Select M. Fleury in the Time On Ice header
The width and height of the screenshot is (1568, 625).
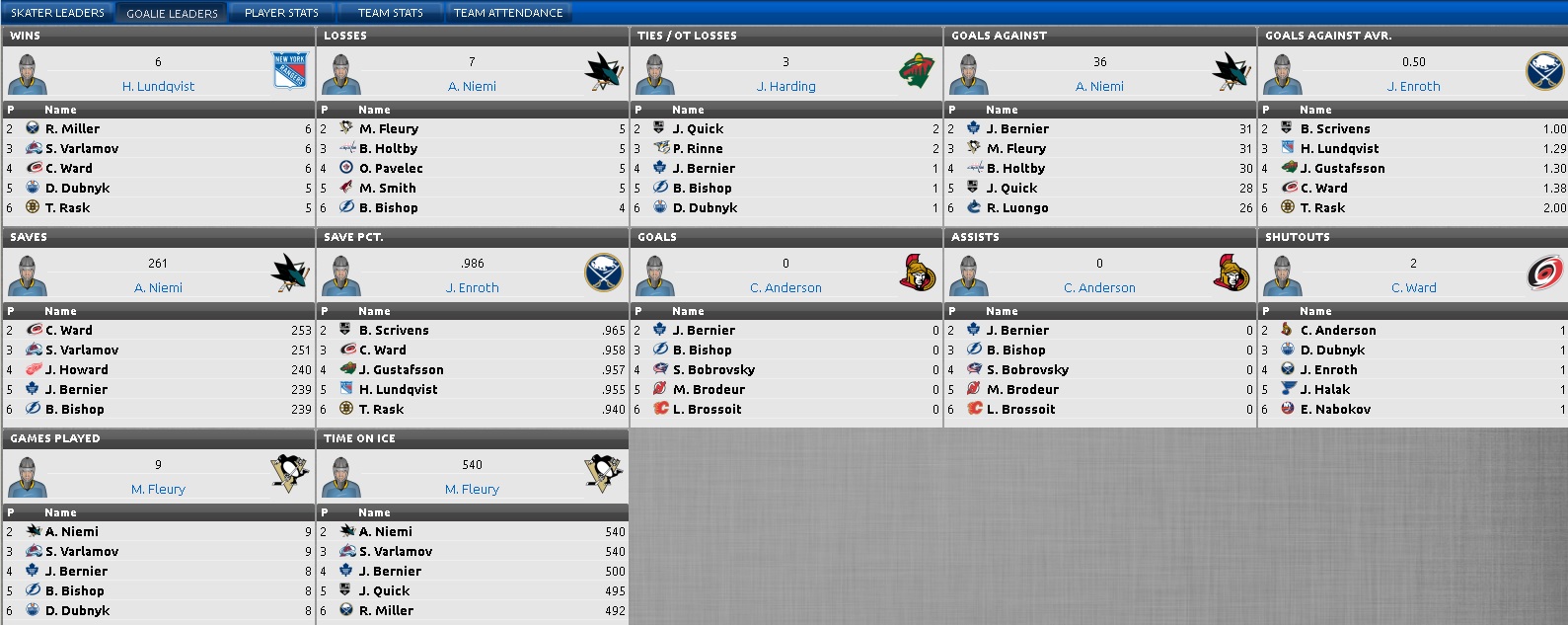click(x=472, y=490)
